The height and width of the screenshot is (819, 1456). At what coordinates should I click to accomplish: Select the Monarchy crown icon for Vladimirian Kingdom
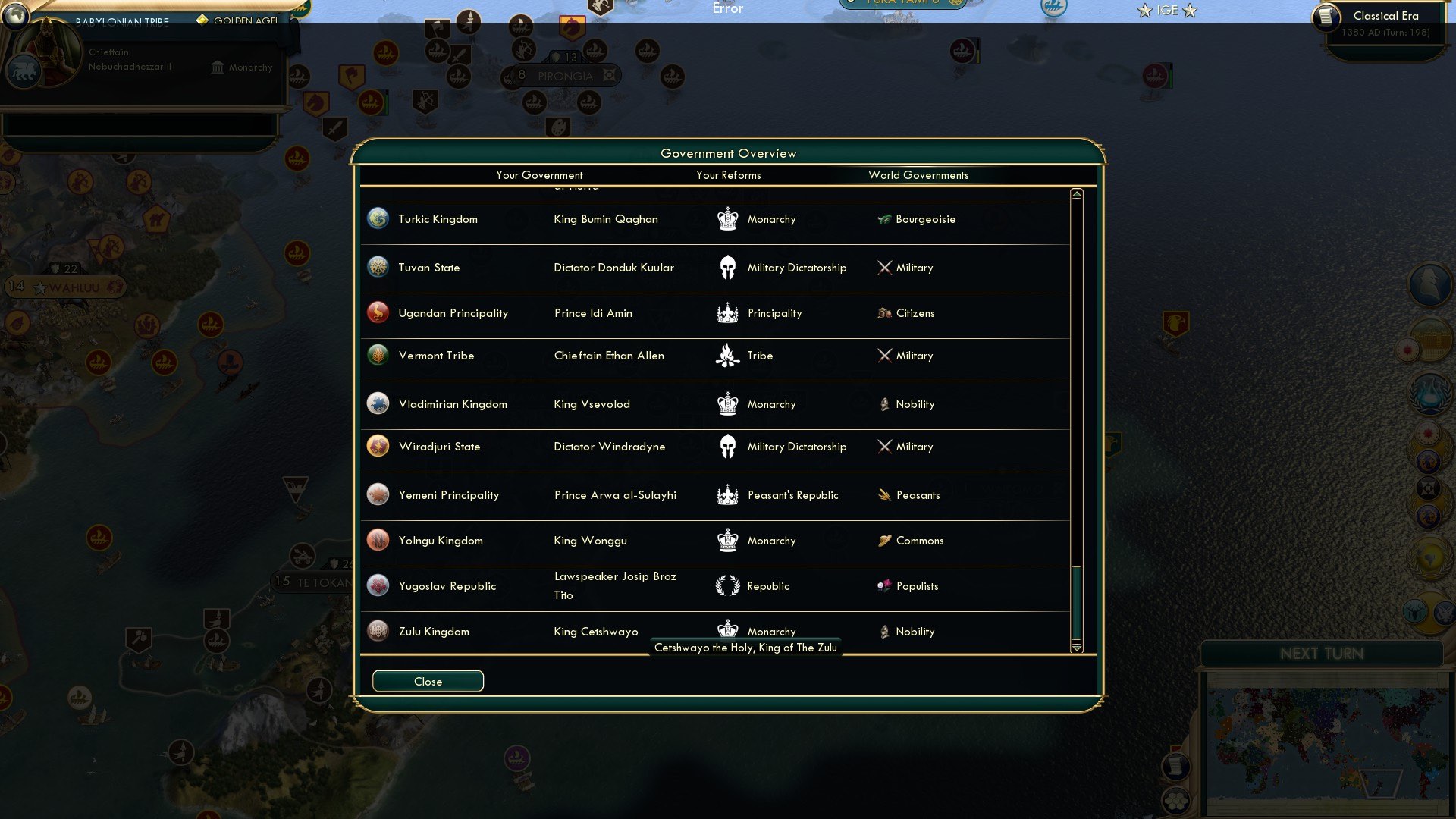[728, 403]
